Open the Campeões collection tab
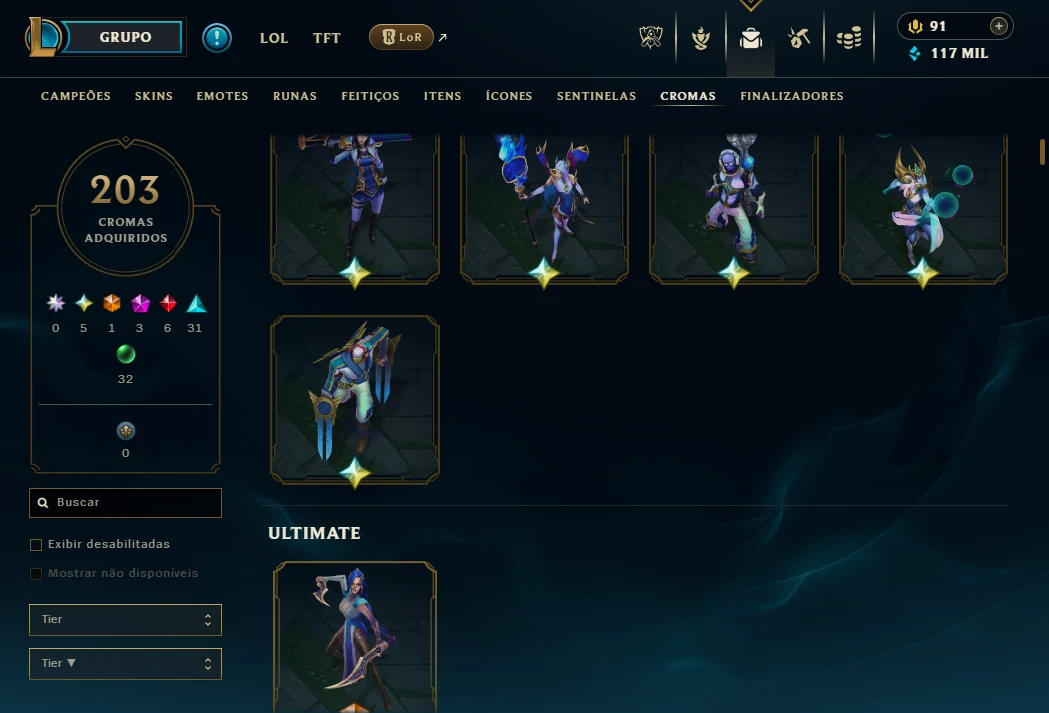Viewport: 1049px width, 713px height. click(x=76, y=96)
